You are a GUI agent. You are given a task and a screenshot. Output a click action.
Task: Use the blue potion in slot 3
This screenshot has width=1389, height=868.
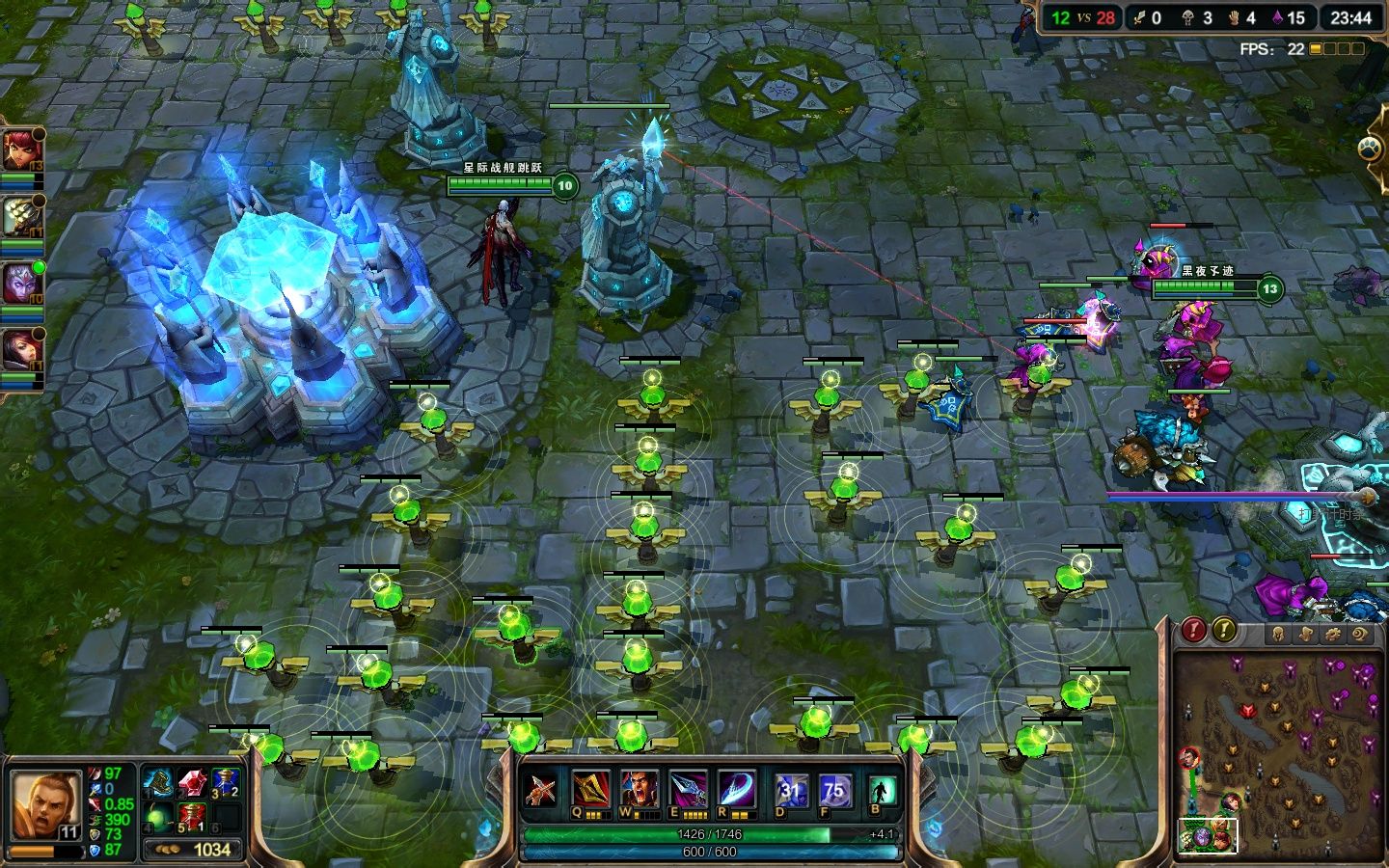tap(225, 782)
